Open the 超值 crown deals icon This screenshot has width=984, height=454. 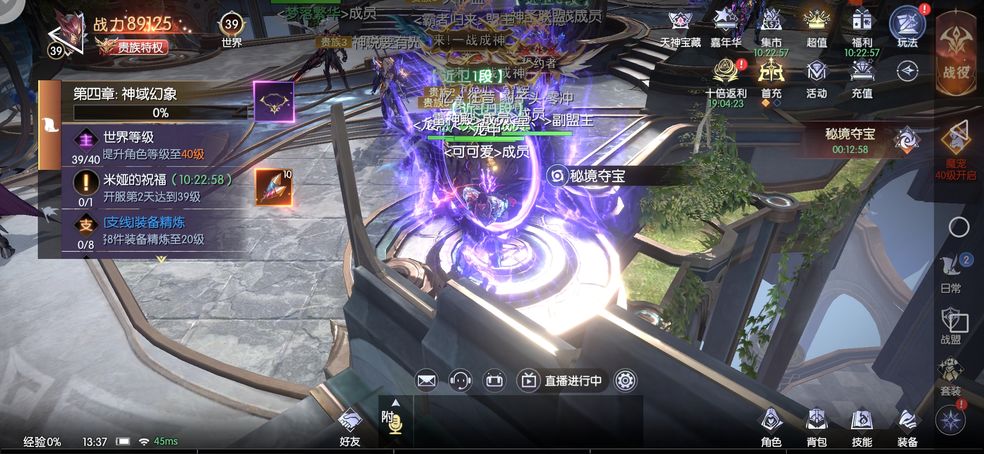click(817, 25)
